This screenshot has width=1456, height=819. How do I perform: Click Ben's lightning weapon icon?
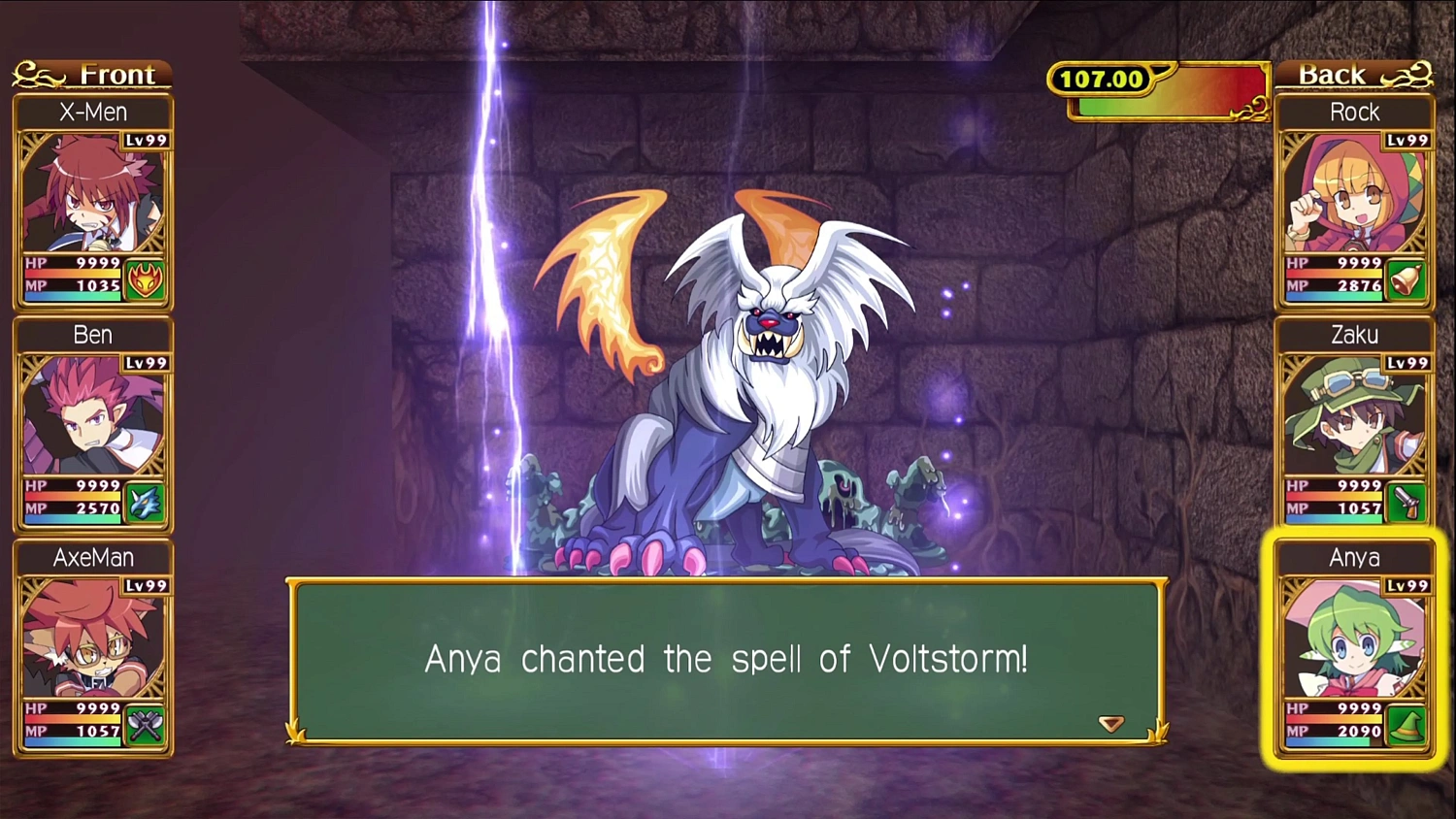(145, 504)
